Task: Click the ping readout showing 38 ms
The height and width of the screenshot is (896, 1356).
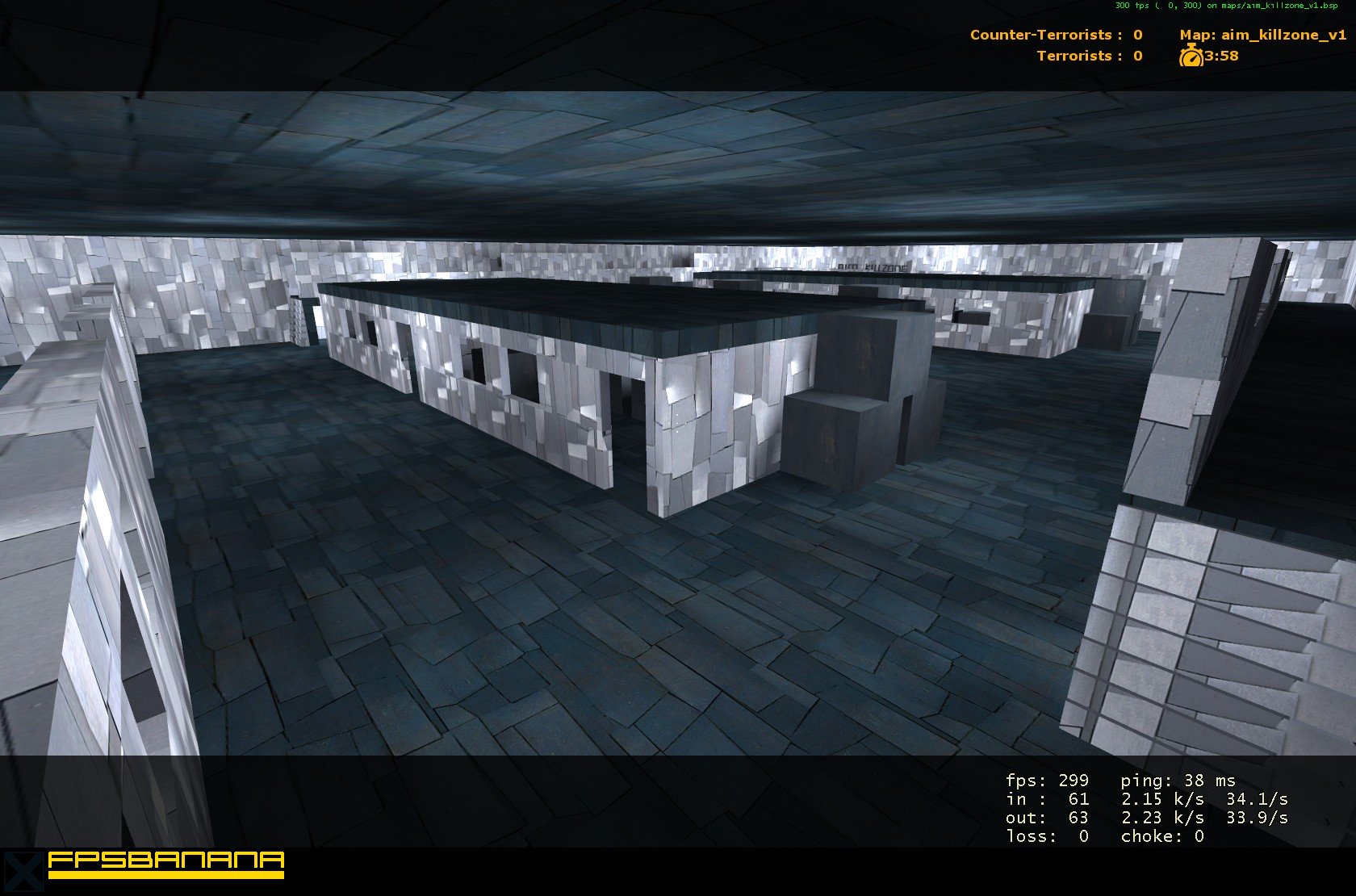Action: (1178, 781)
